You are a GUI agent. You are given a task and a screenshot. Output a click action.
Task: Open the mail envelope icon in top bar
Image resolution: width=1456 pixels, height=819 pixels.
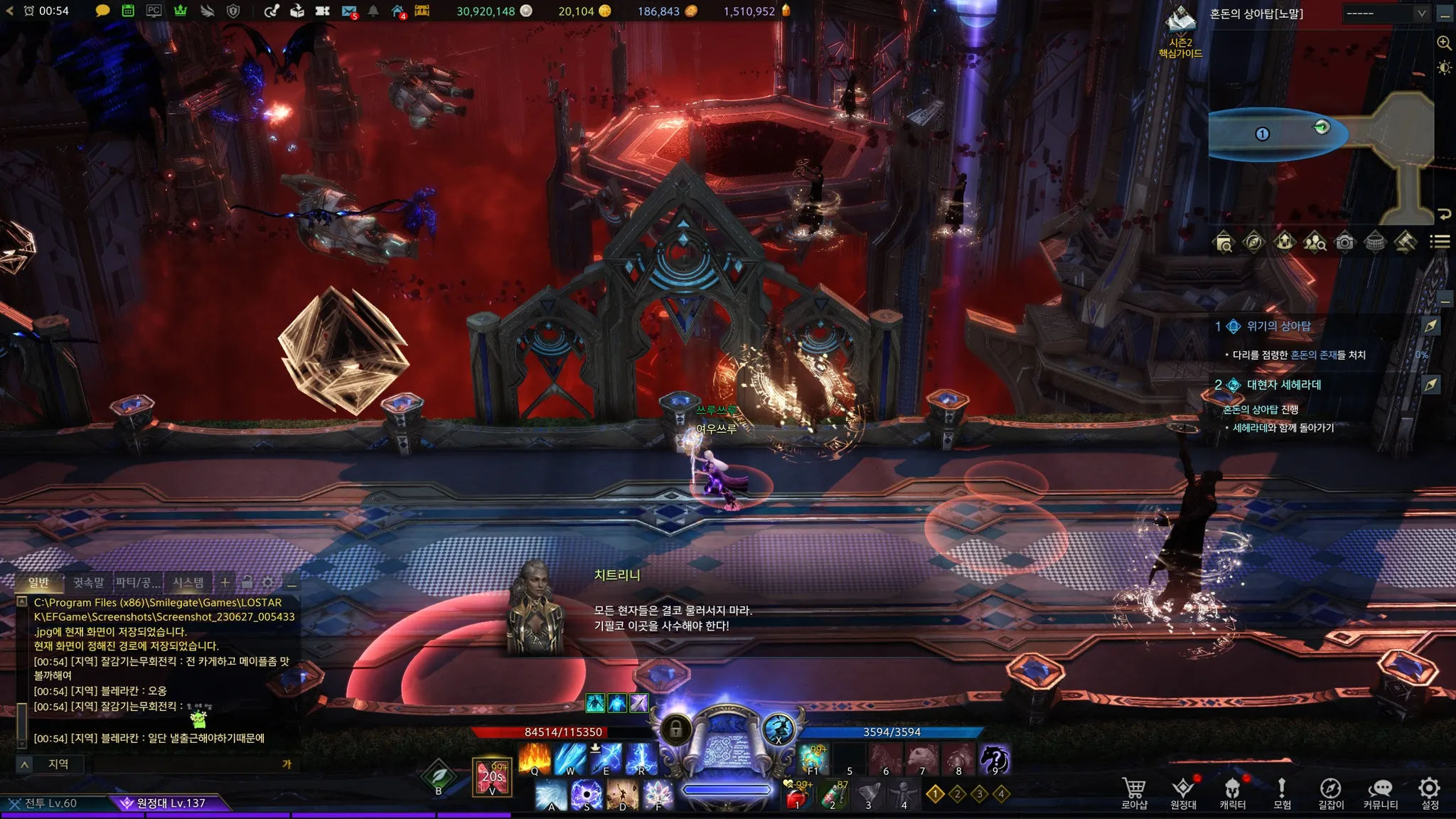click(x=348, y=11)
